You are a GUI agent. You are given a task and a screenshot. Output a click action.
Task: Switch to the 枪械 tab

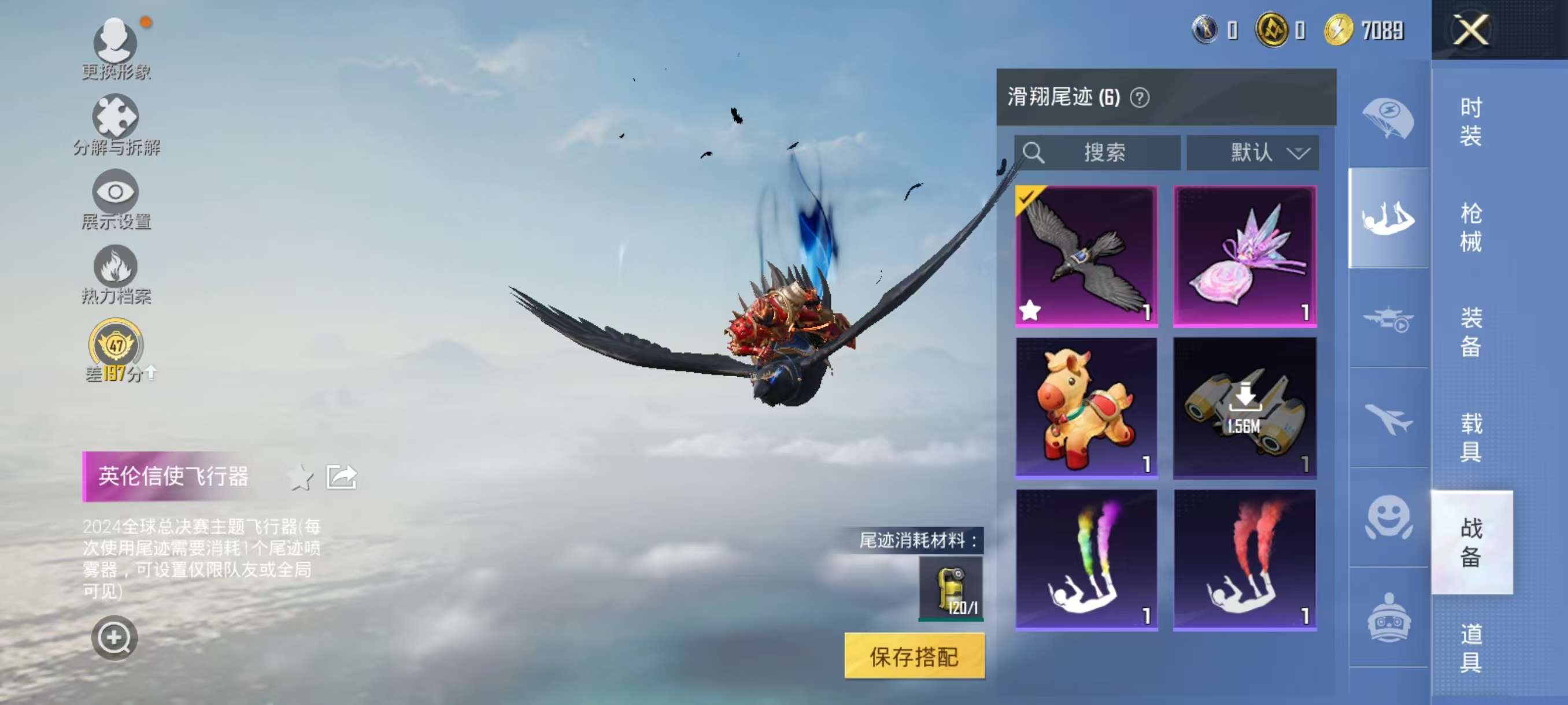(x=1471, y=227)
